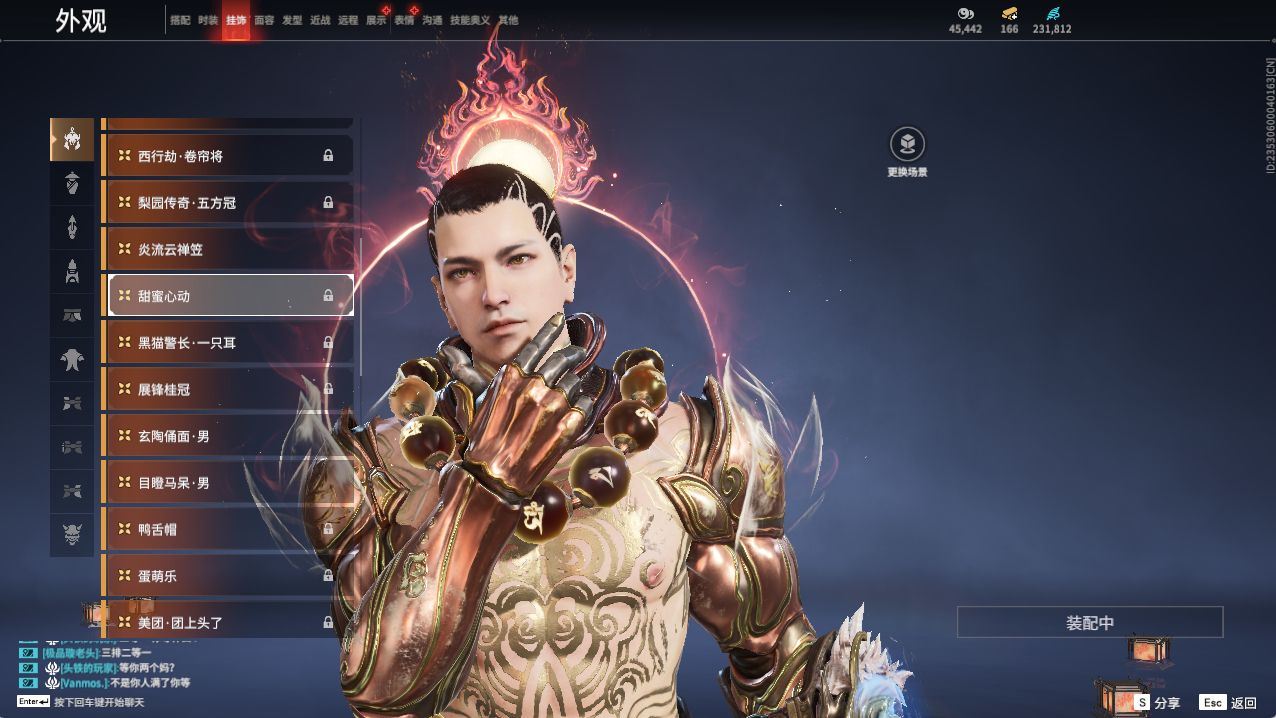The image size is (1276, 718).
Task: Click the 装配中 equip button
Action: [x=1090, y=622]
